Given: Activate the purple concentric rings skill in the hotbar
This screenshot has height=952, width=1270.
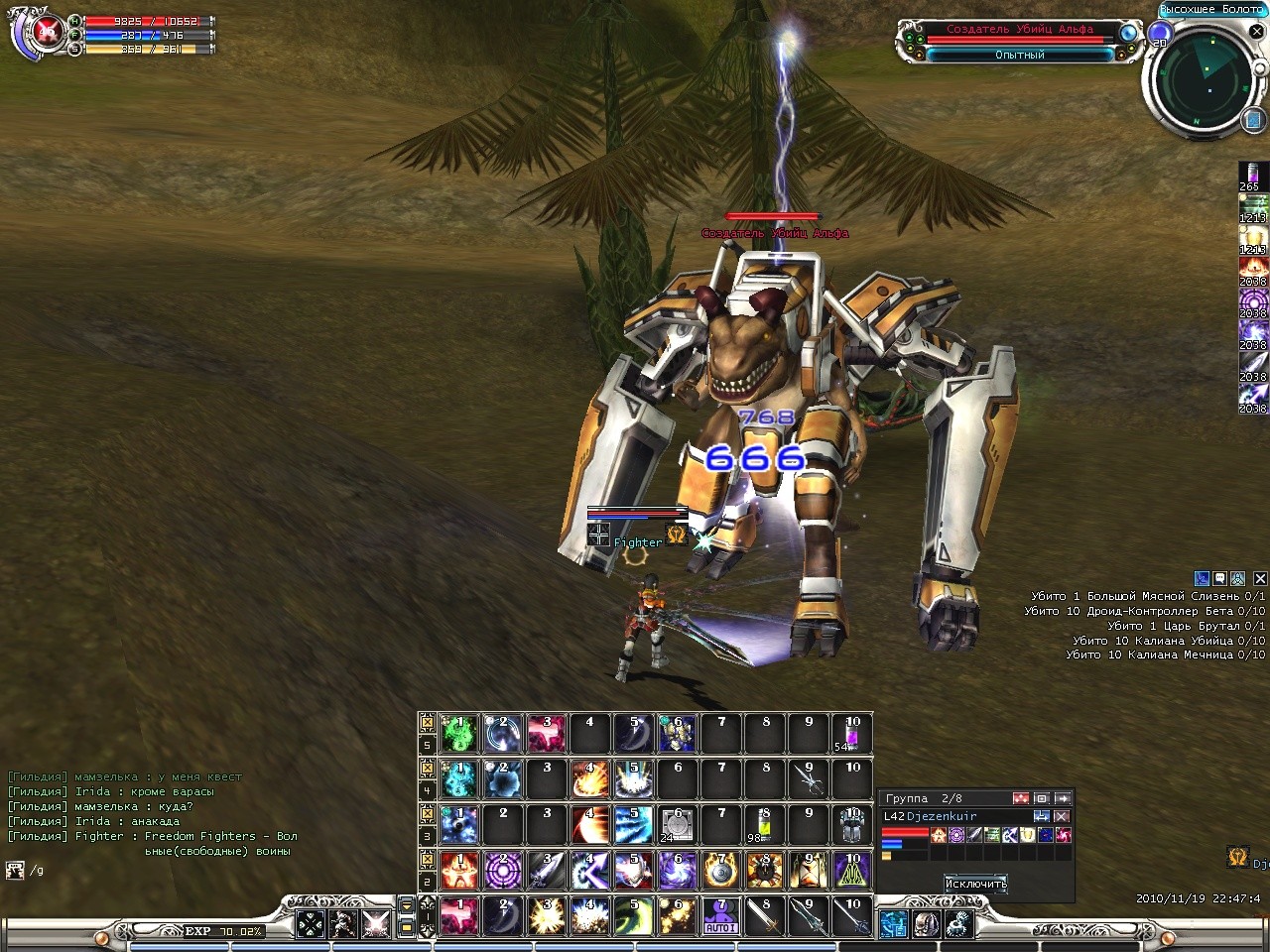Looking at the screenshot, I should point(503,870).
